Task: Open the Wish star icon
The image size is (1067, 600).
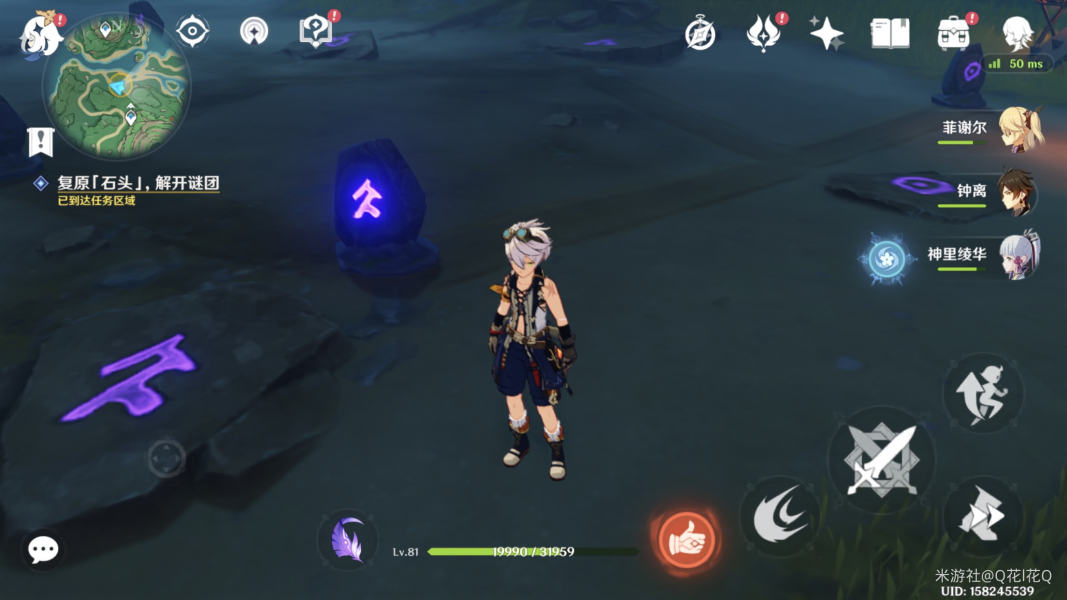Action: [x=827, y=33]
